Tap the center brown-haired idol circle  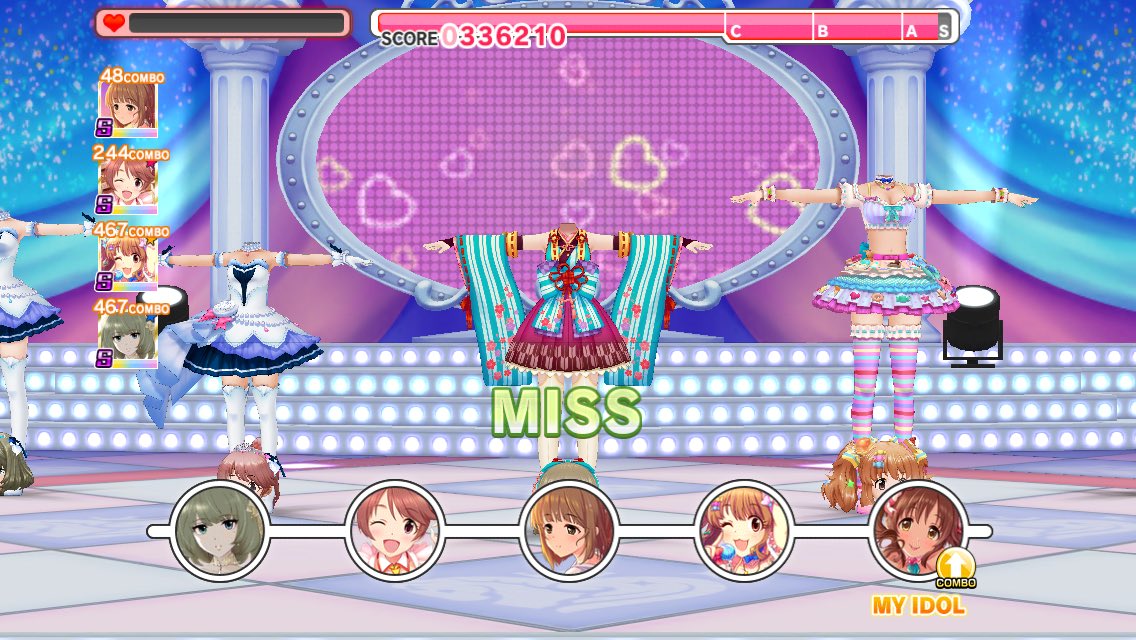point(568,530)
